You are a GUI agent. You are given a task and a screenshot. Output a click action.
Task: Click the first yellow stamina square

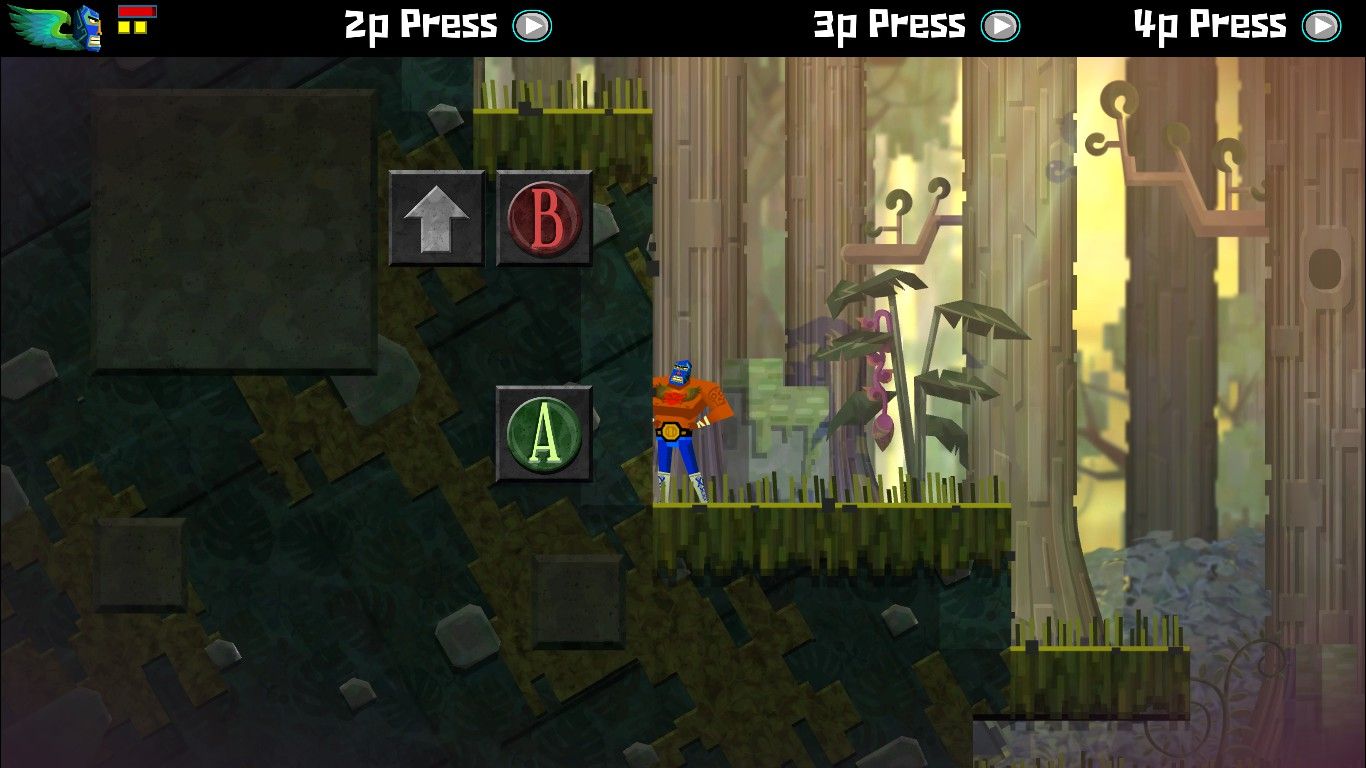(124, 27)
